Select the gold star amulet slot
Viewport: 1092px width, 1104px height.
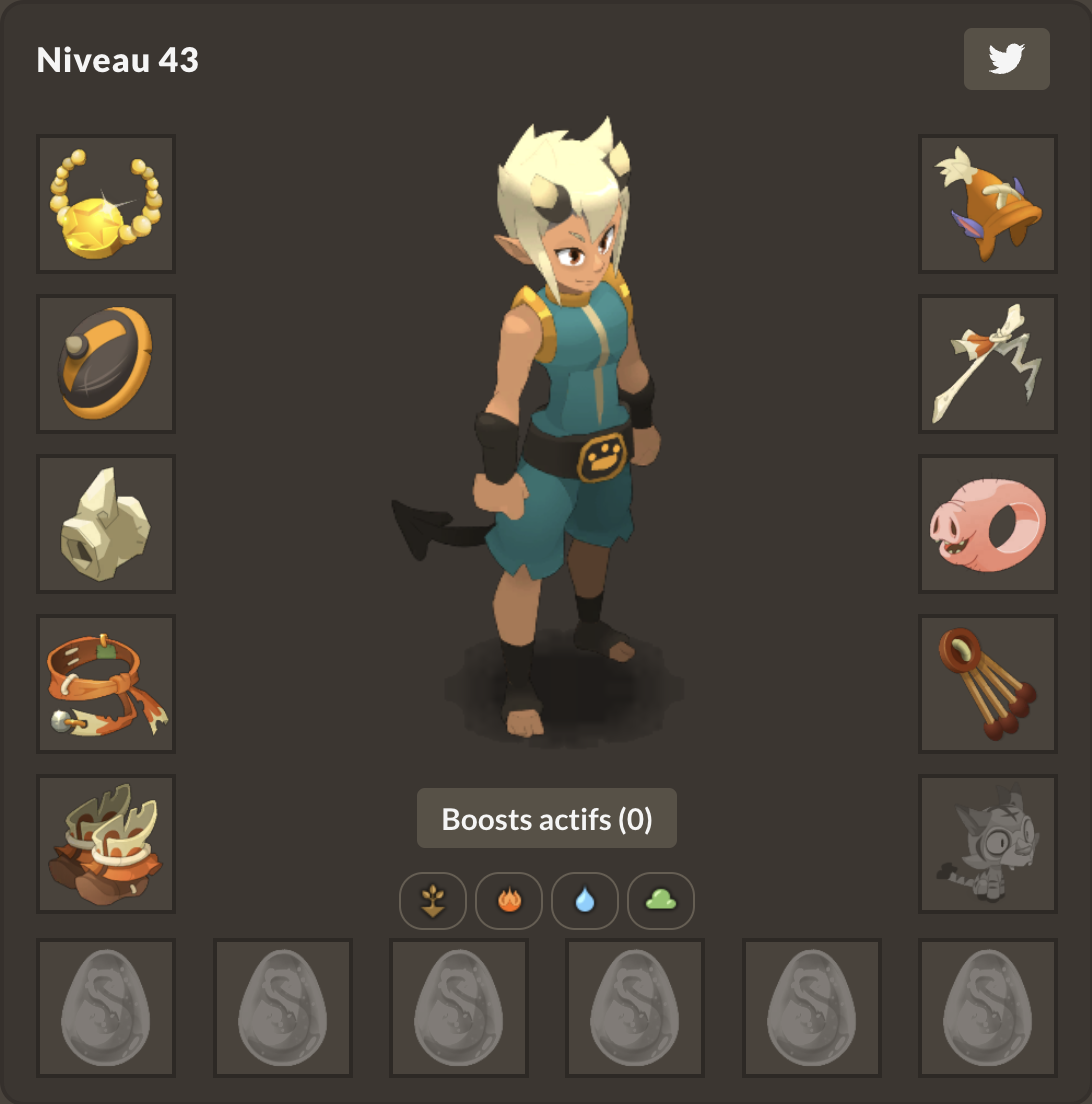(106, 204)
